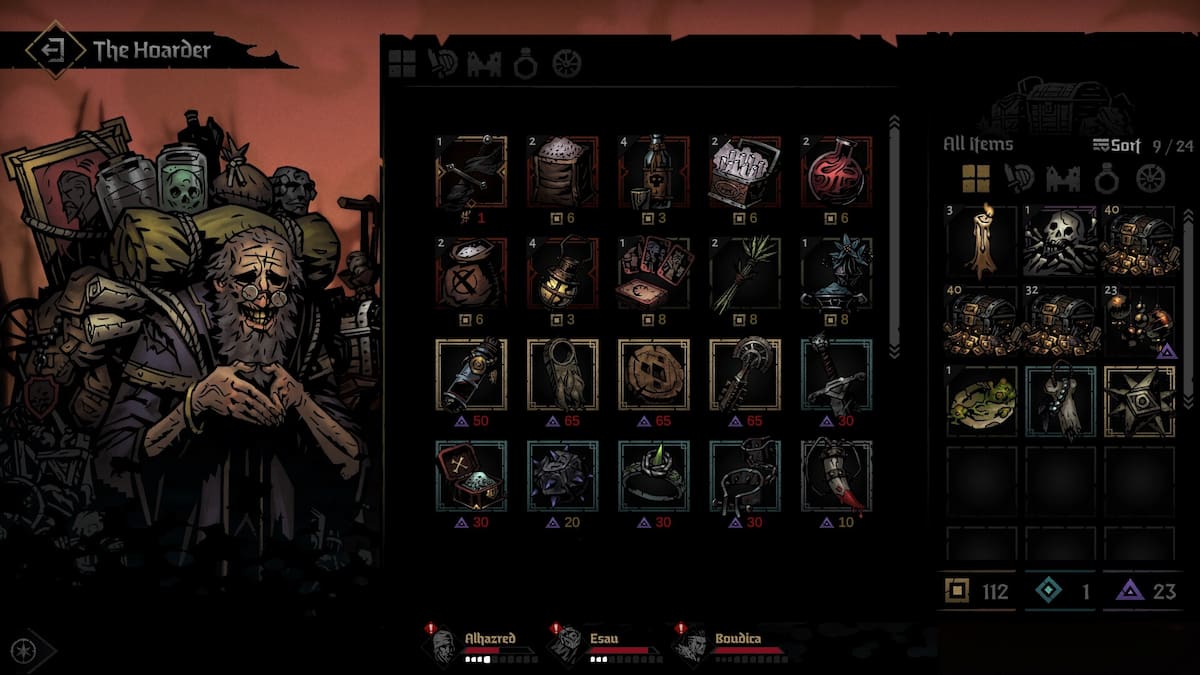Filter inventory by the ring trinket category
This screenshot has height=675, width=1200.
pos(1106,179)
